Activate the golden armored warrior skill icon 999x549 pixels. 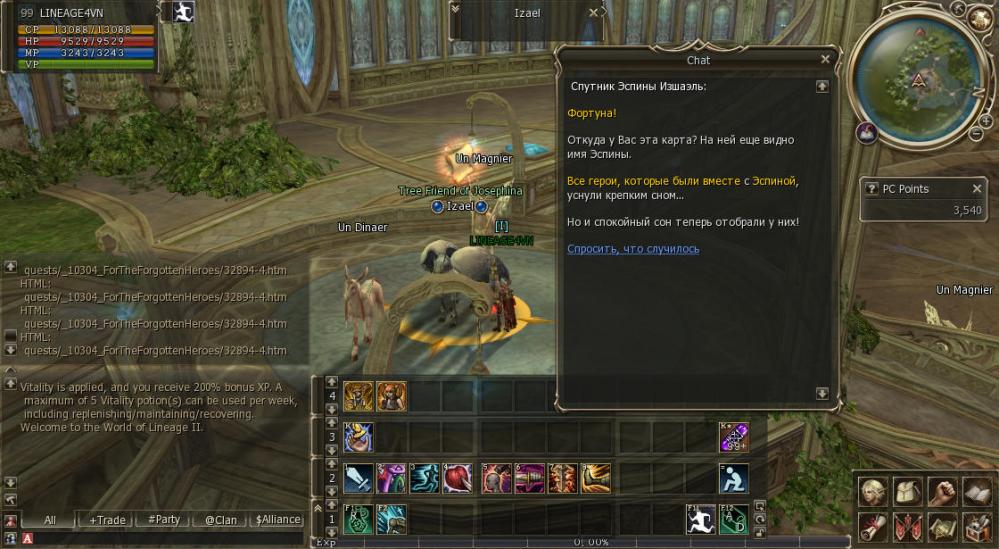[359, 396]
